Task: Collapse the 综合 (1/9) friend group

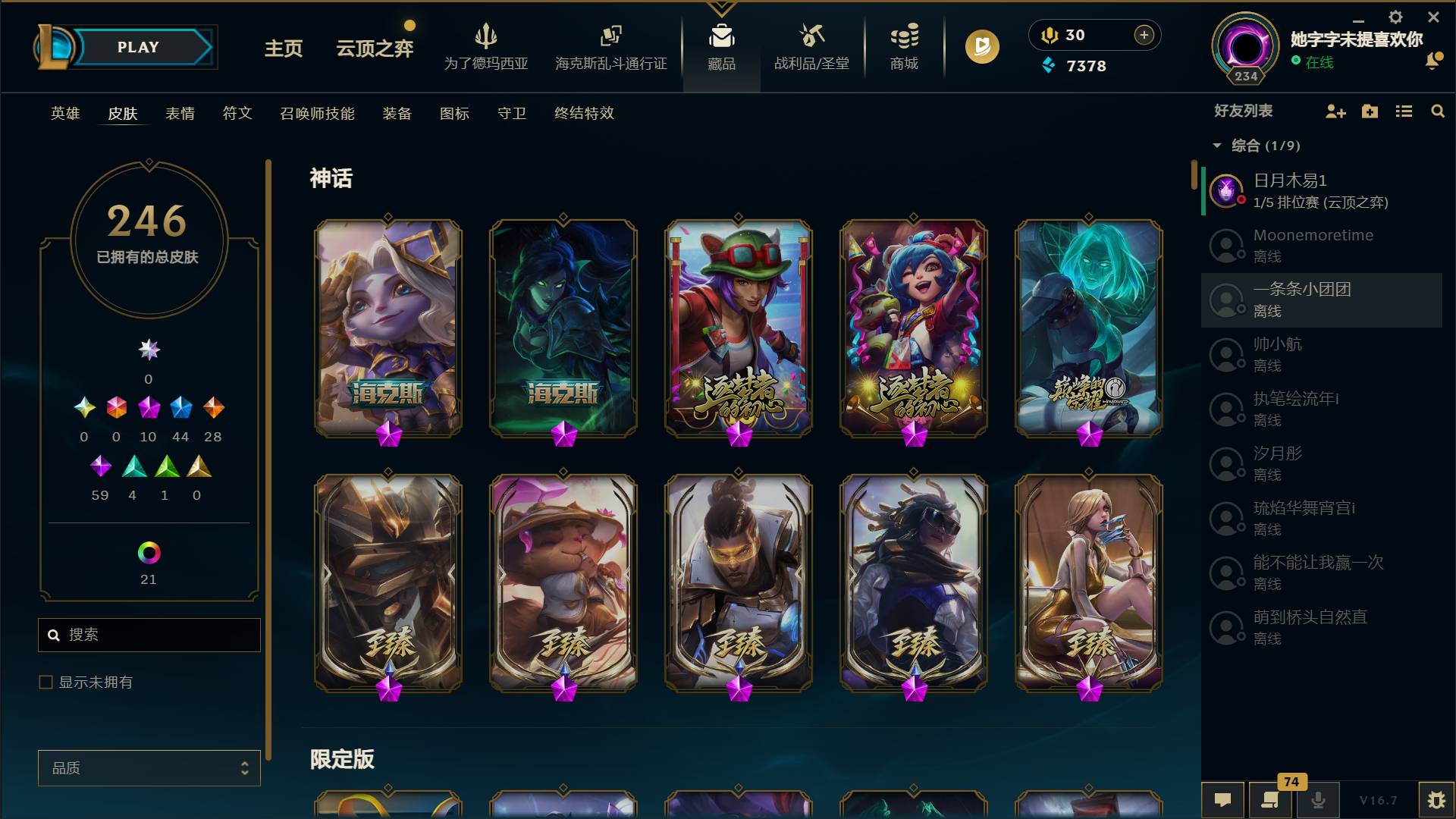Action: point(1217,145)
